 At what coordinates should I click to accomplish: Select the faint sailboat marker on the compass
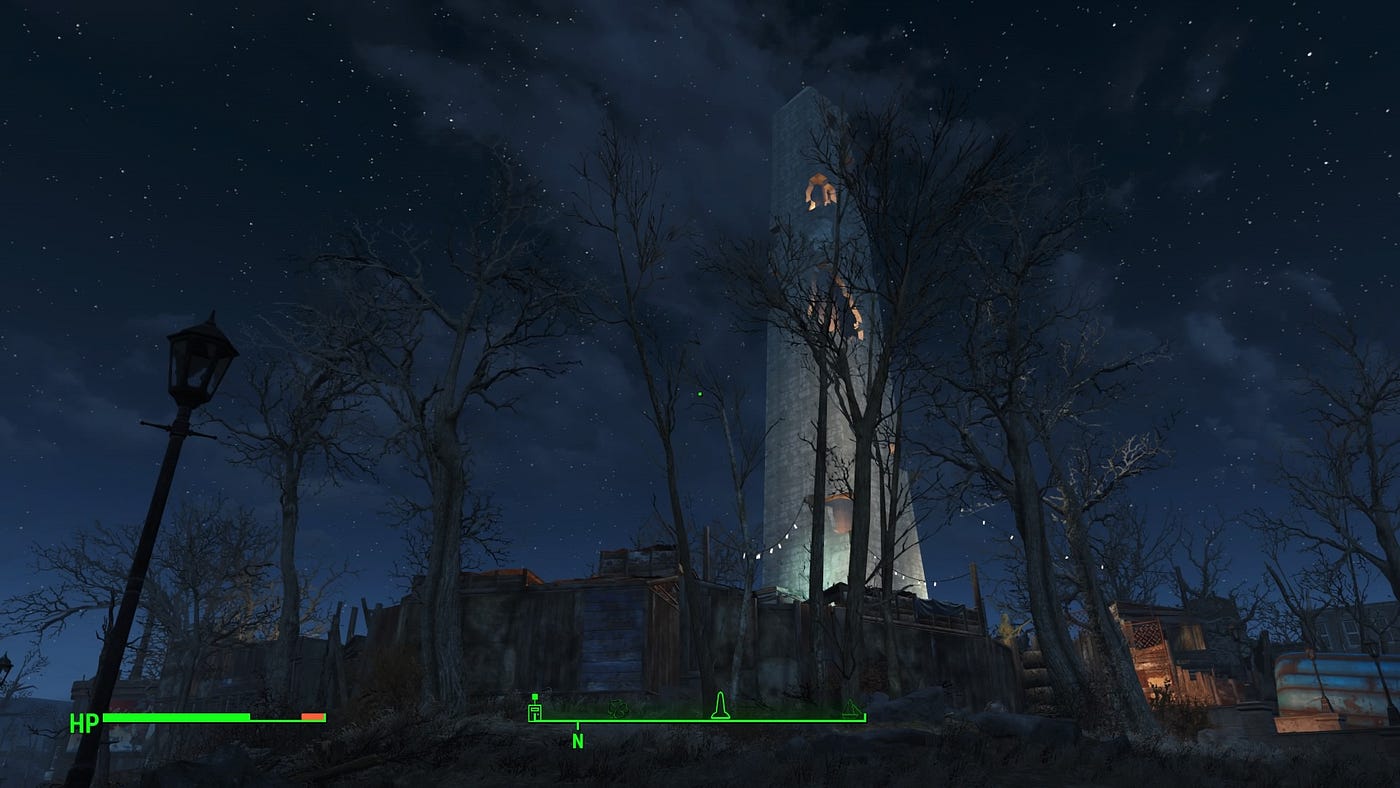point(850,708)
